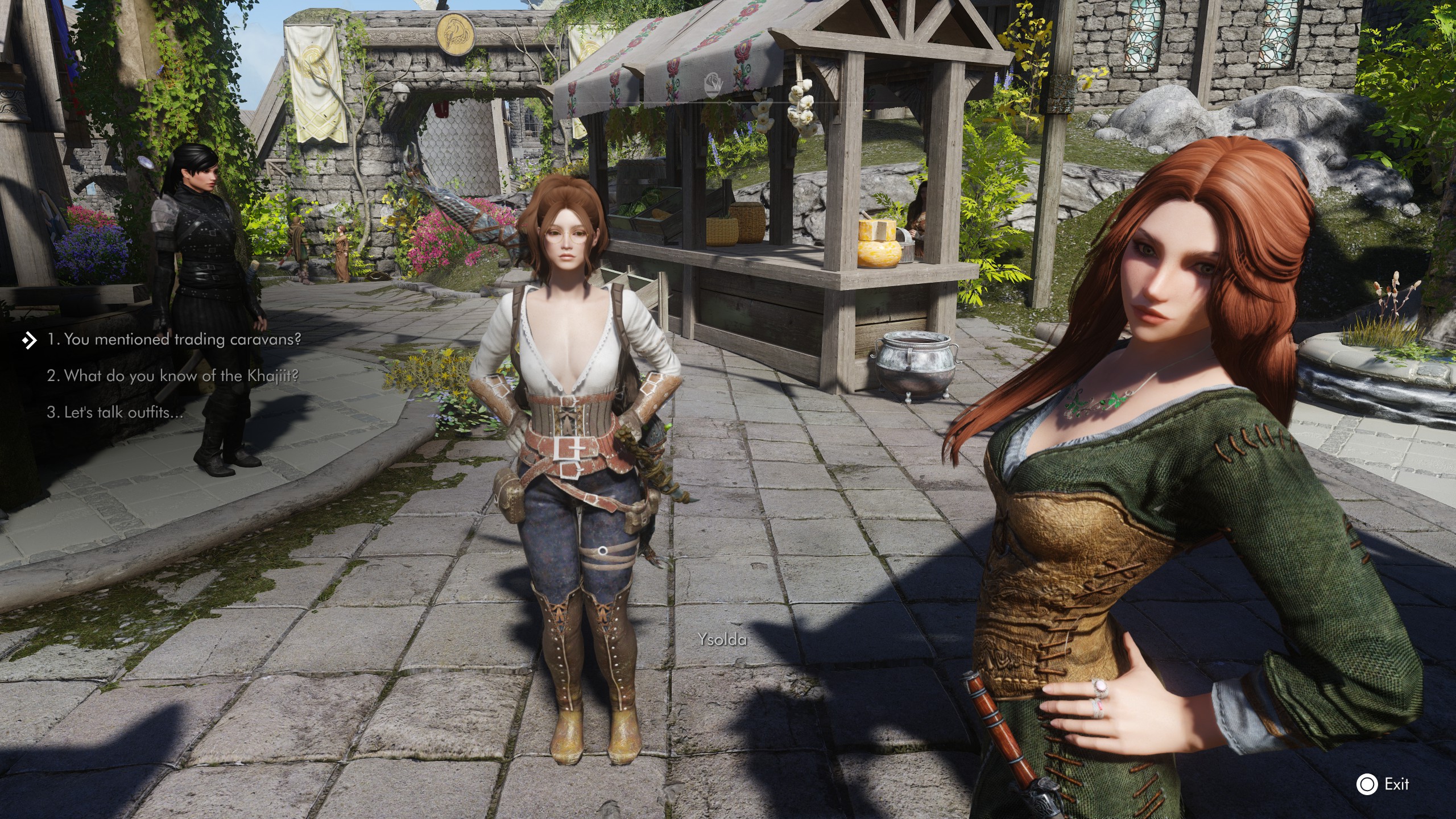Choose "What do you know of the Khajiit?"
This screenshot has width=1456, height=819.
coord(172,376)
